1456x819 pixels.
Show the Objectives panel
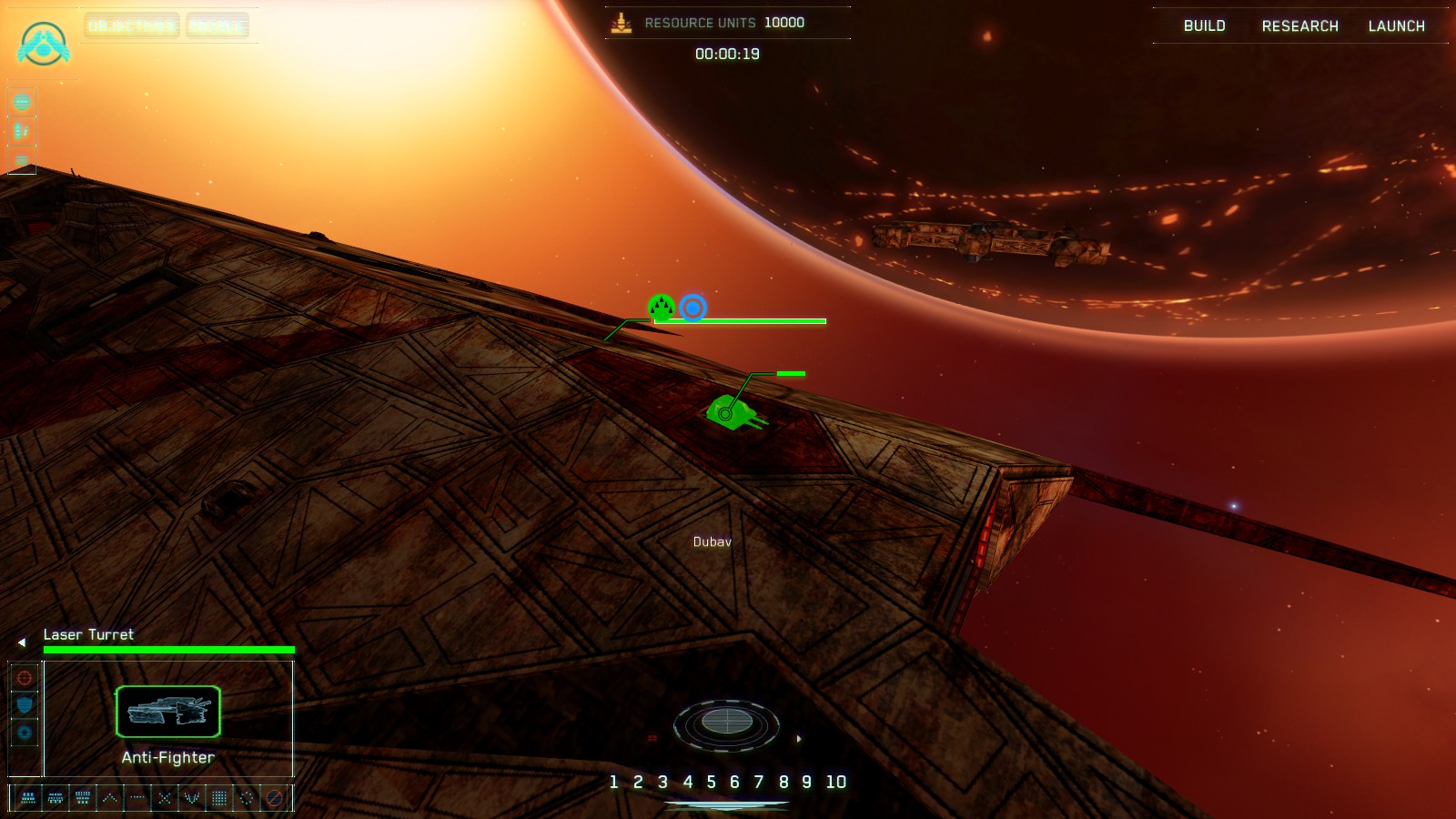(132, 25)
